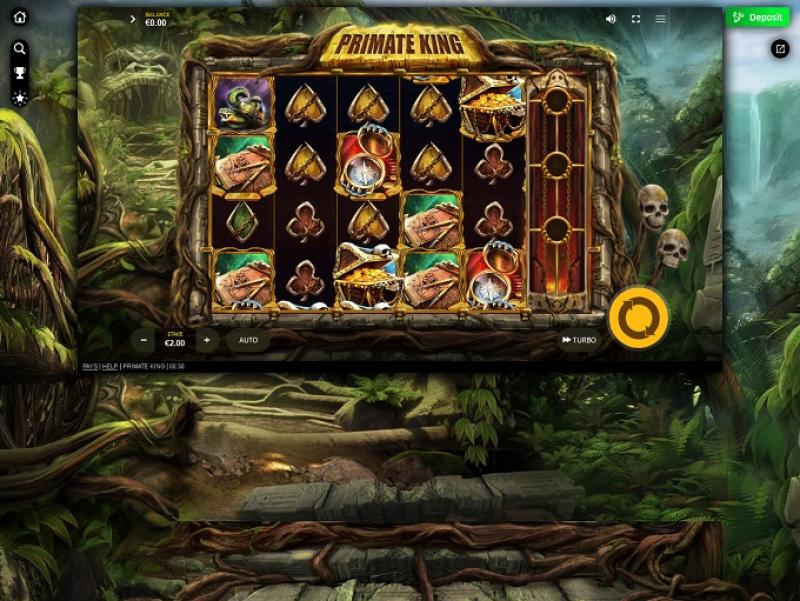Open the PAYS paytable link
Screen dimensions: 800x601
pyautogui.click(x=89, y=367)
